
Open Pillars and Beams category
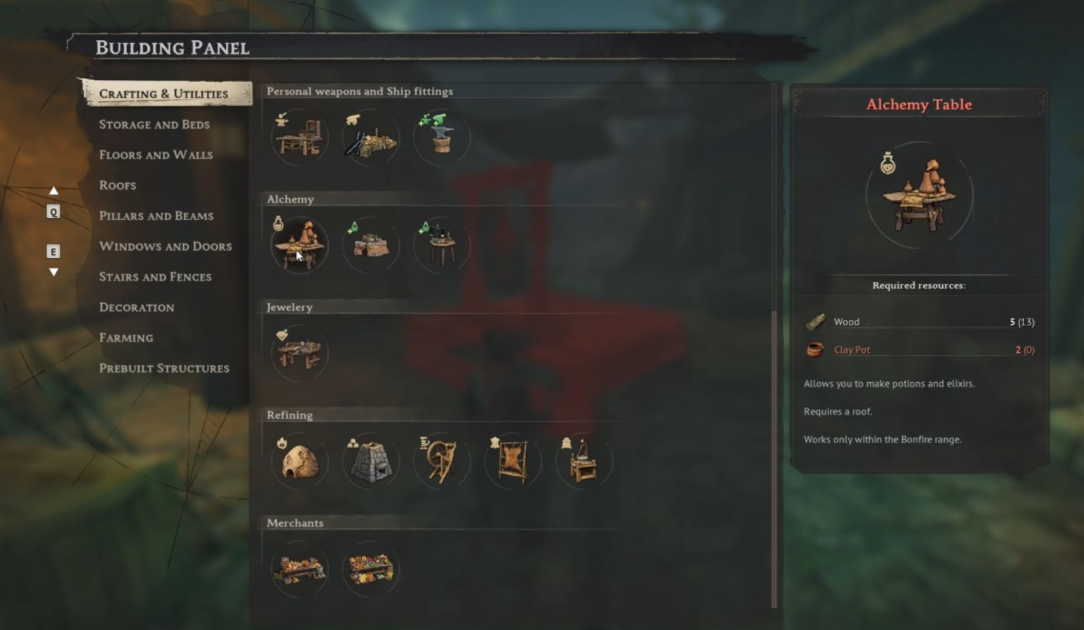[155, 216]
